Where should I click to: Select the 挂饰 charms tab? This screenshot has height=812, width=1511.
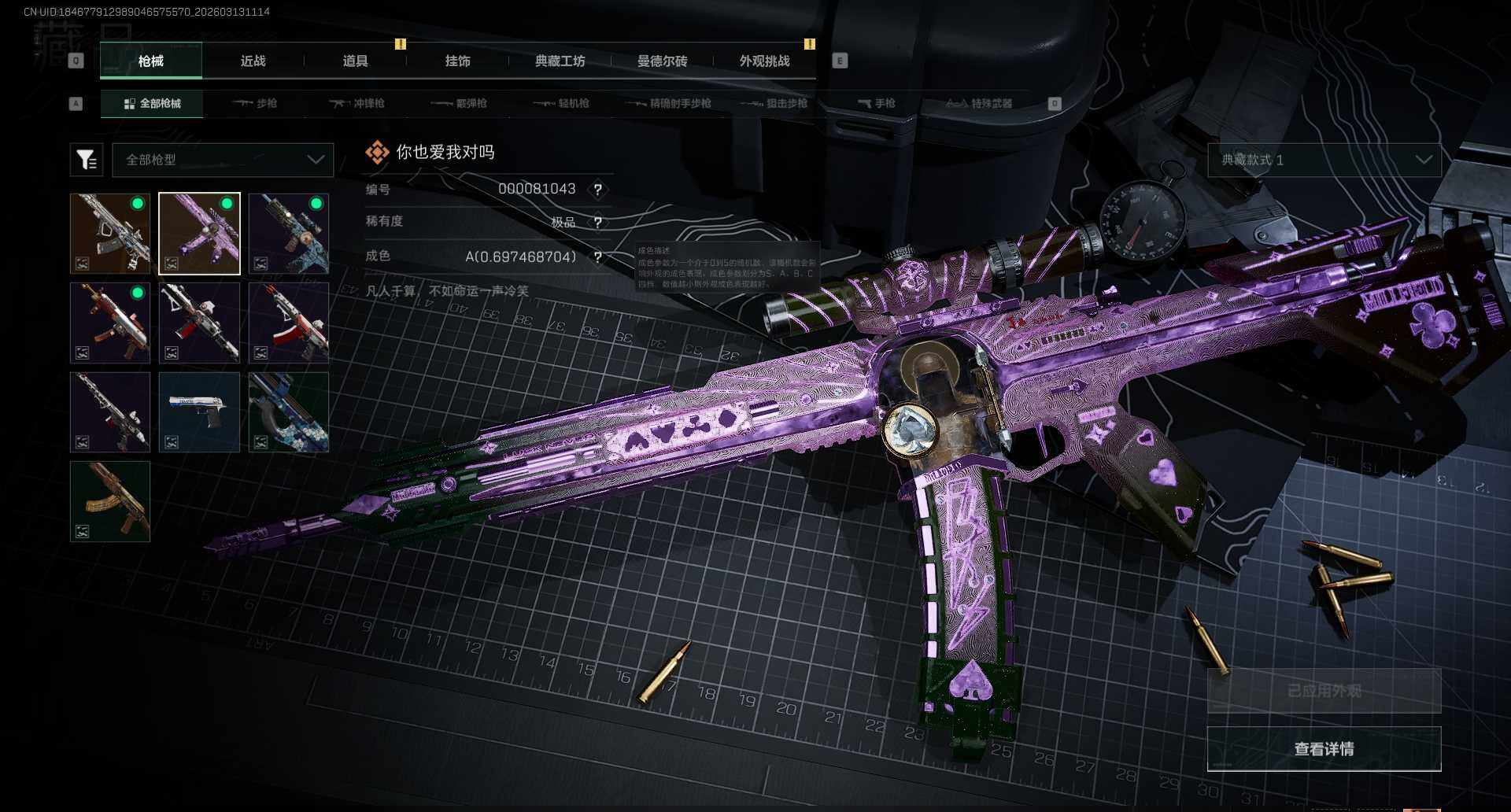click(x=457, y=61)
